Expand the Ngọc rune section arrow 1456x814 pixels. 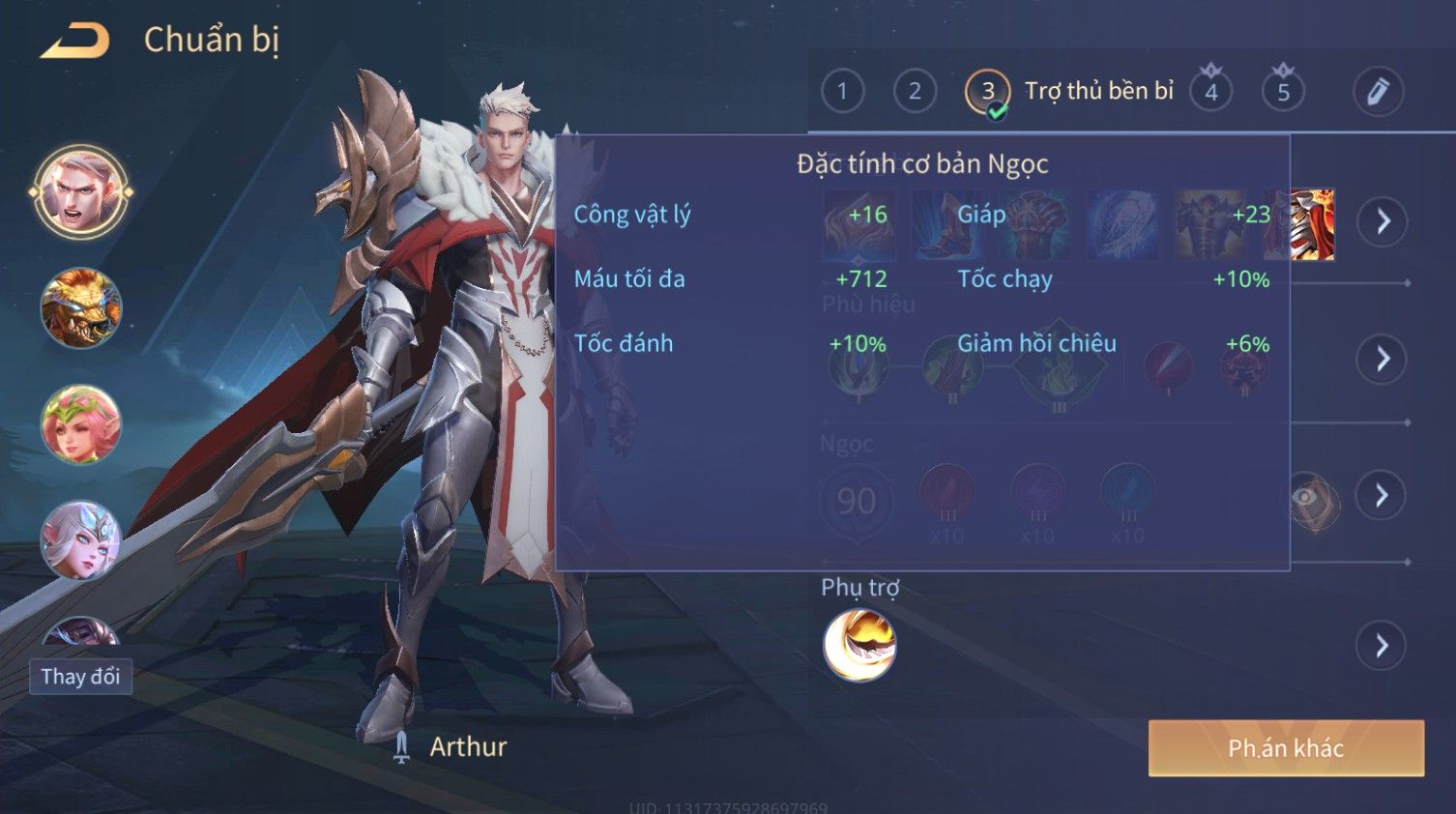(1383, 496)
